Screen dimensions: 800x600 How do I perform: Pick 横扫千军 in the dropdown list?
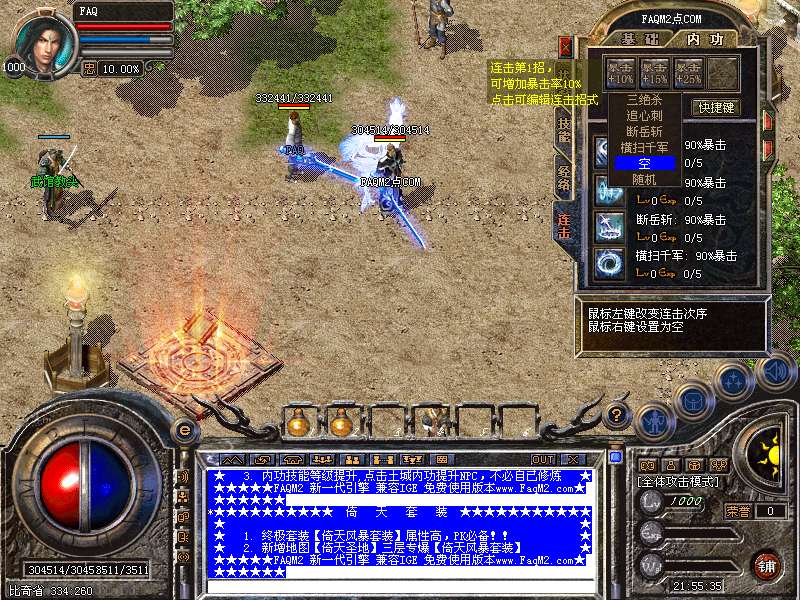(645, 148)
